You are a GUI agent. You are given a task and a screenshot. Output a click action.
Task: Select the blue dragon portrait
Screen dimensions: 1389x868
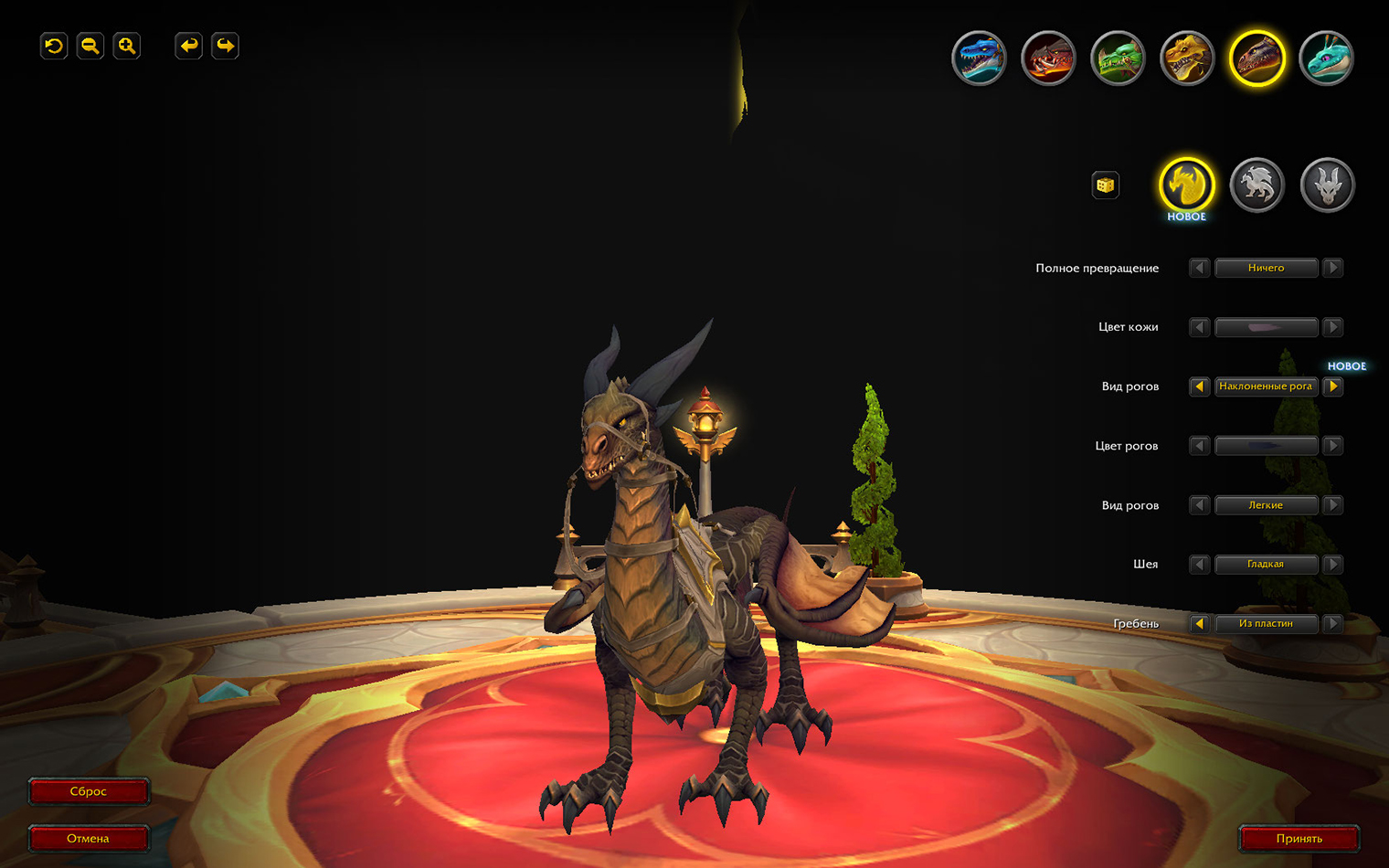pyautogui.click(x=979, y=58)
